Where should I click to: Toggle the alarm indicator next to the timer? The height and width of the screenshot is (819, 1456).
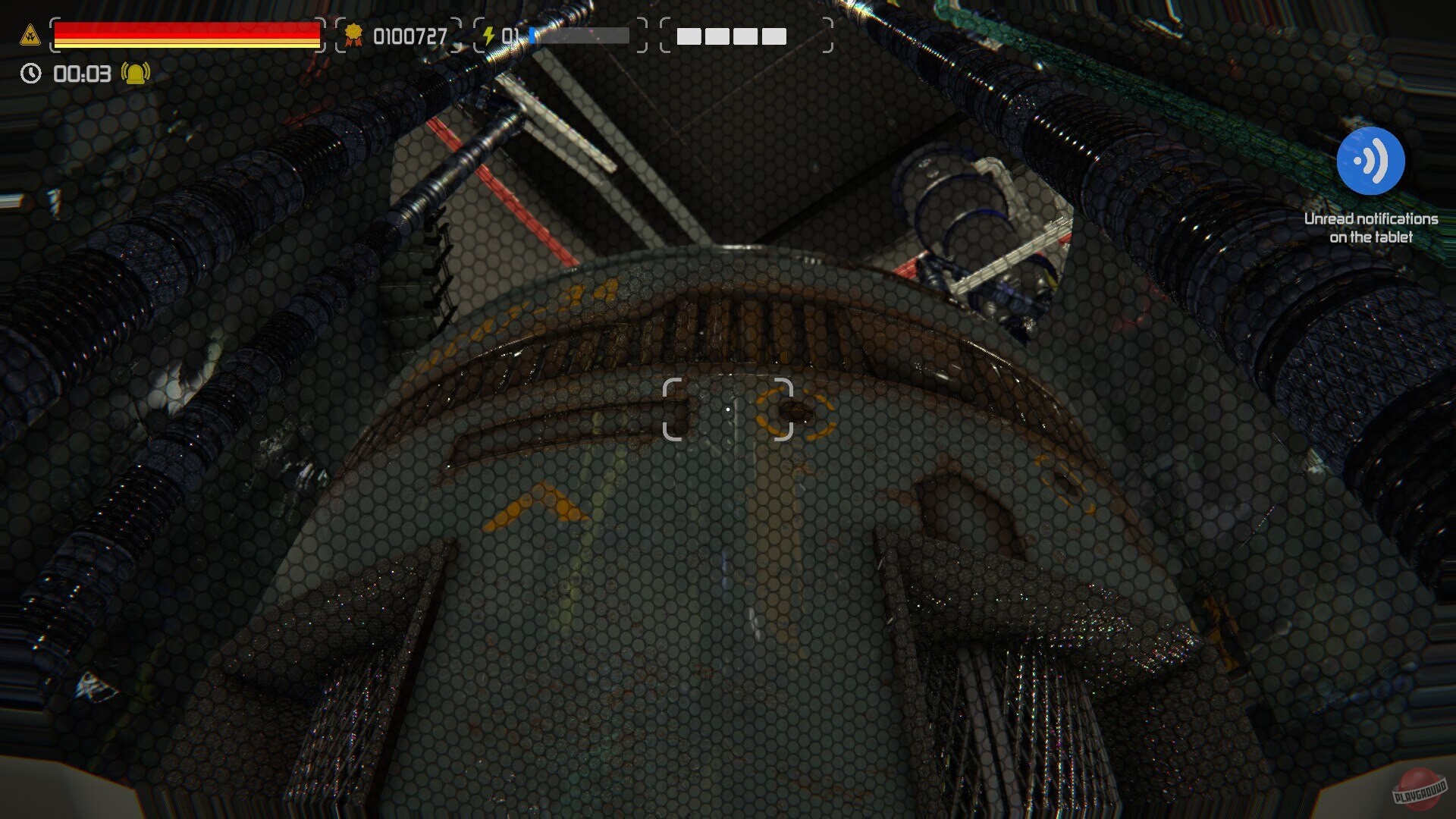point(134,74)
